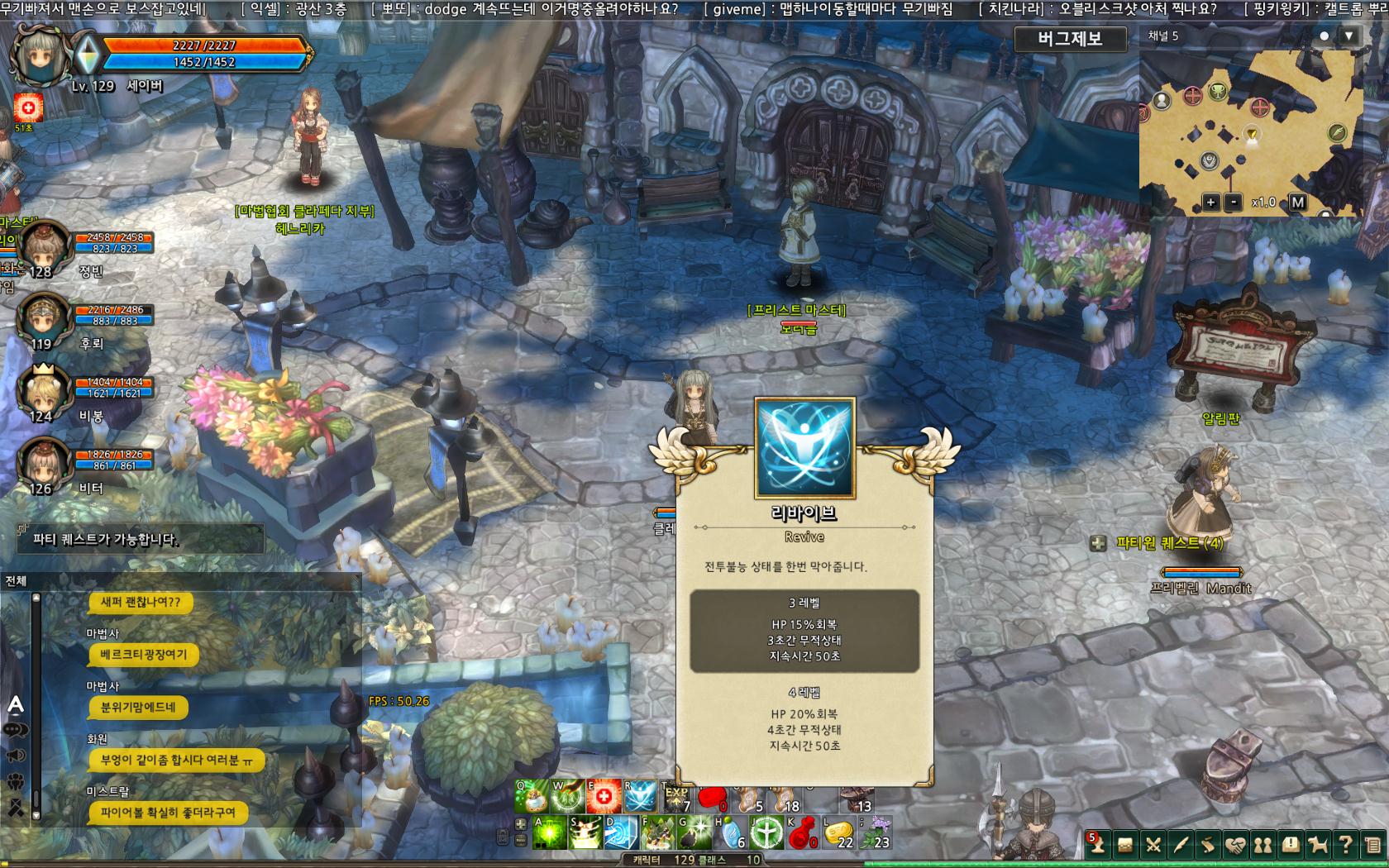Open the handshake heart menu icon
This screenshot has height=868, width=1389.
tap(1235, 845)
